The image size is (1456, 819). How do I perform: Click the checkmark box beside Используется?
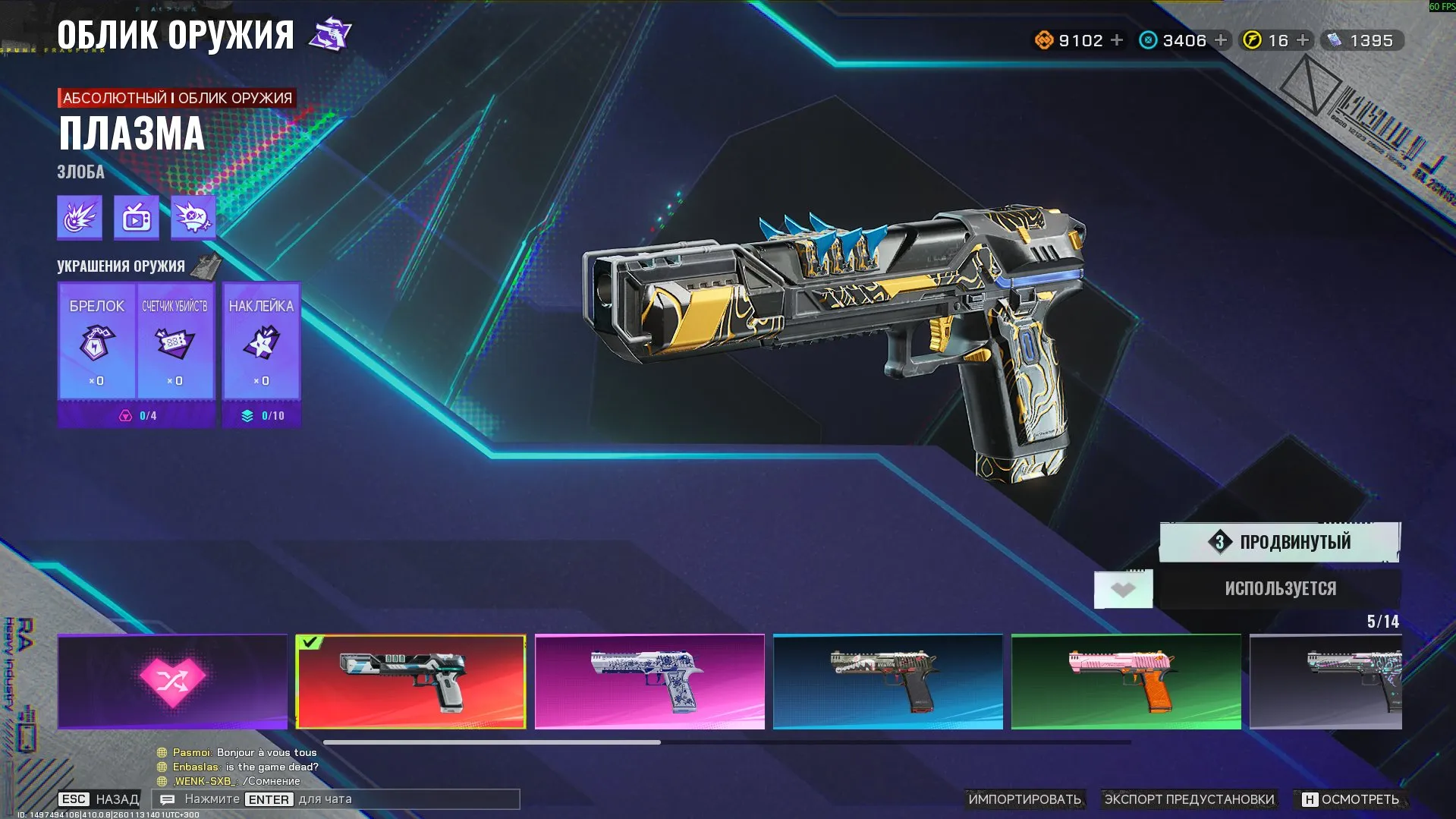(x=1123, y=588)
